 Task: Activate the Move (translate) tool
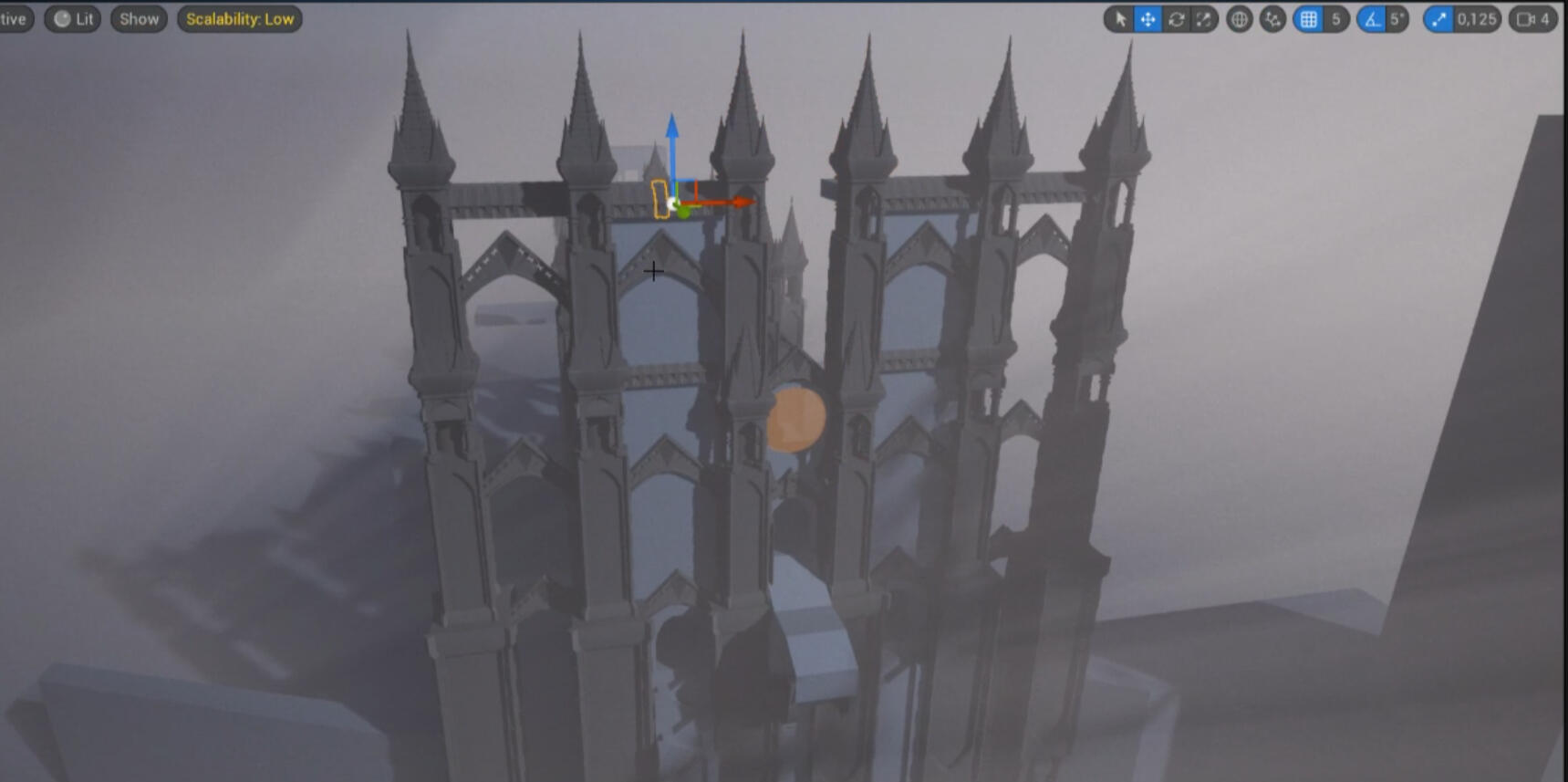[x=1147, y=18]
